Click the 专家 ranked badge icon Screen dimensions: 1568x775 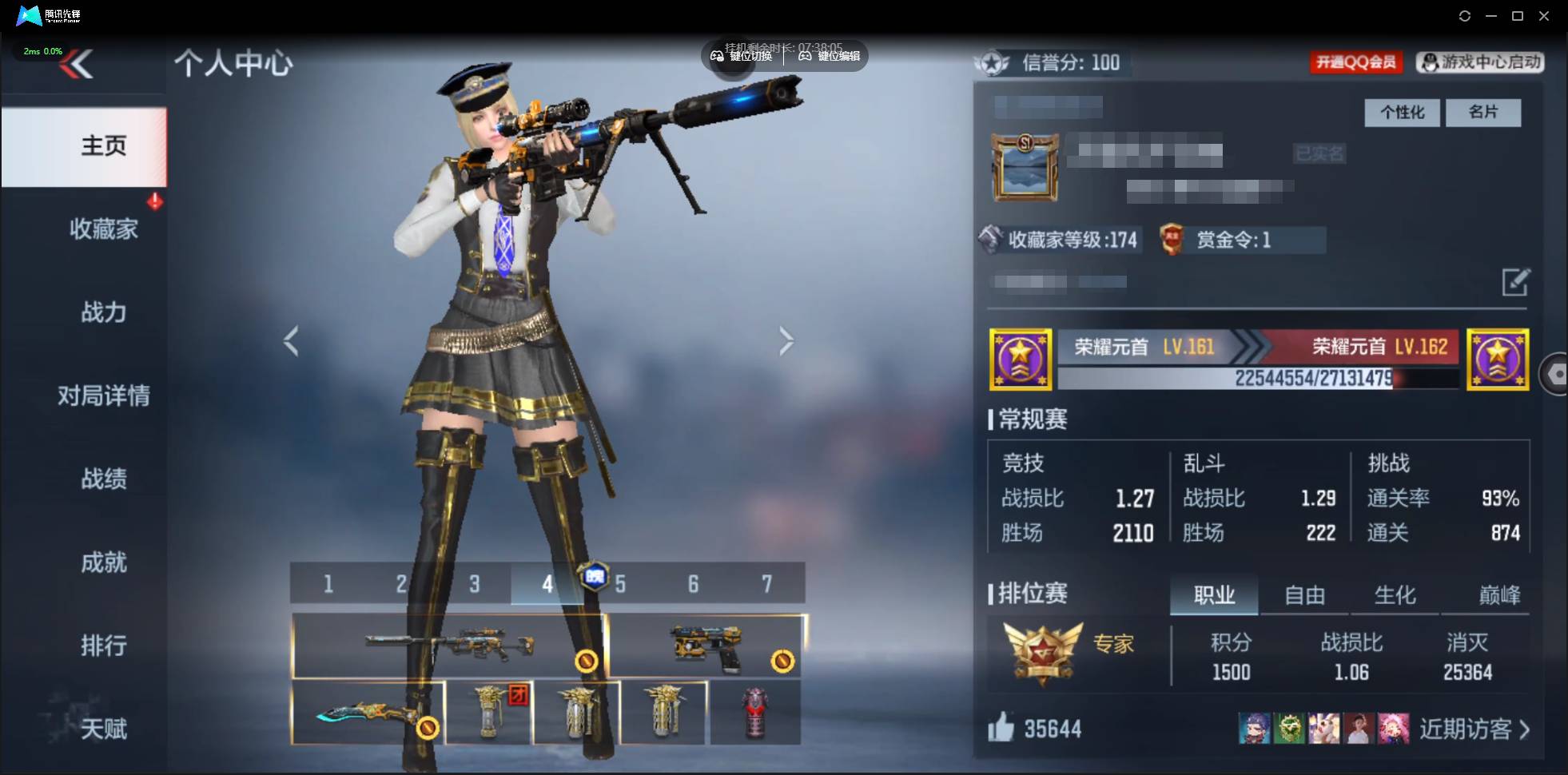coord(1039,649)
